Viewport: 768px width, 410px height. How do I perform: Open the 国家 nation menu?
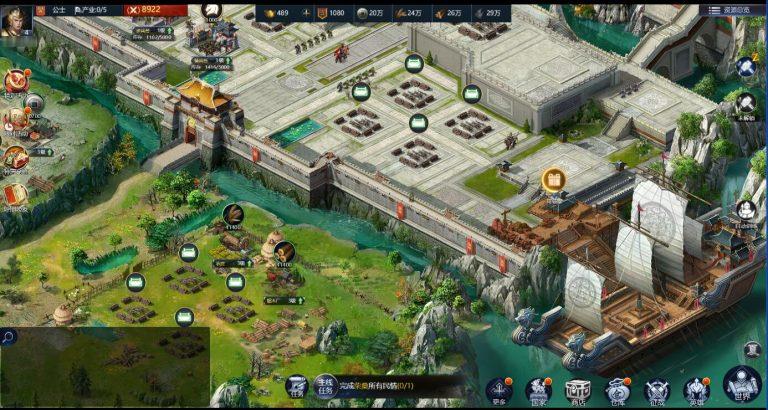coord(538,389)
